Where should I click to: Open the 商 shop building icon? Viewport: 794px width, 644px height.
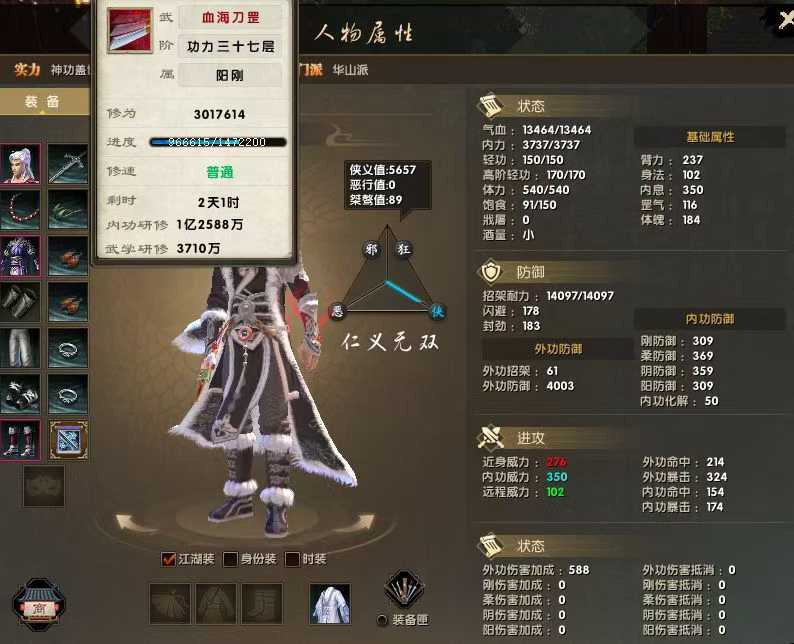tap(38, 604)
